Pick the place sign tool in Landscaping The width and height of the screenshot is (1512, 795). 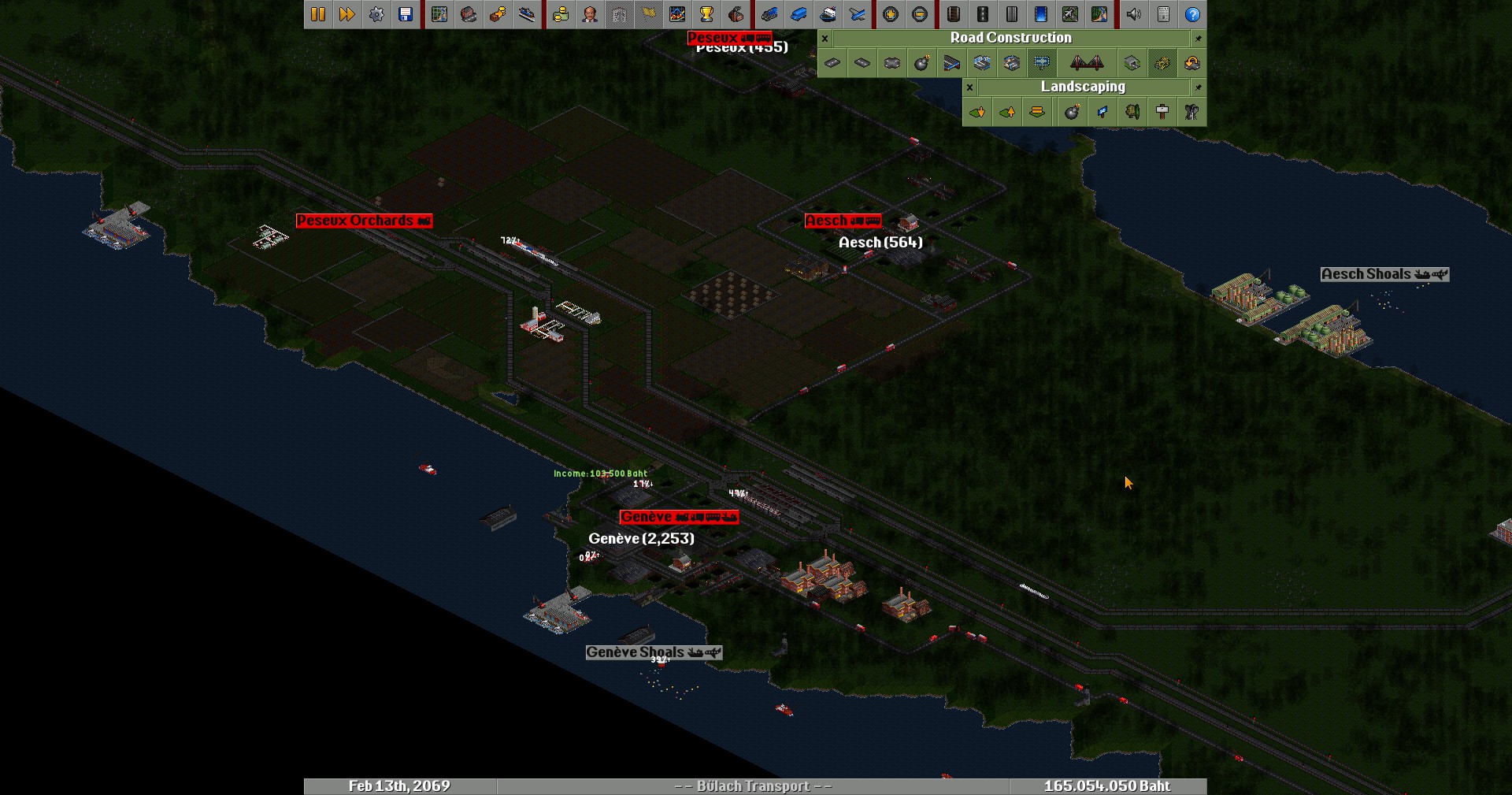pyautogui.click(x=1162, y=112)
